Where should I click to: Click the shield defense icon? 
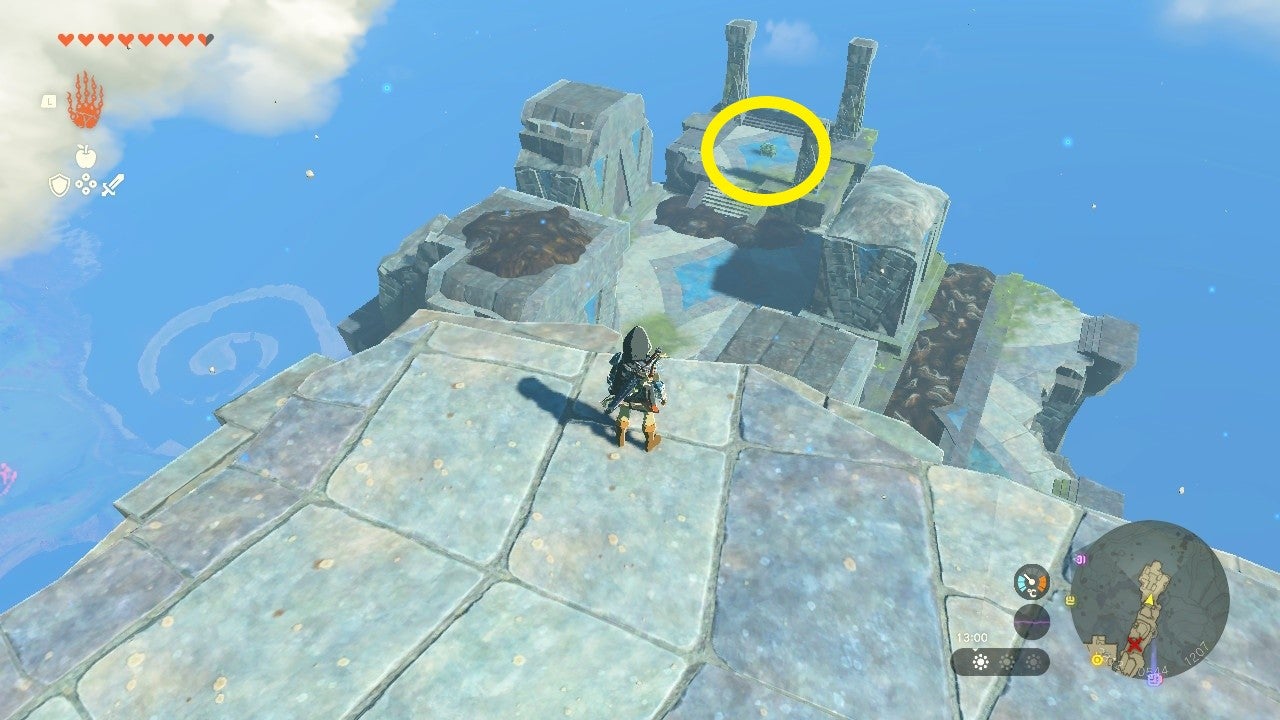pos(59,185)
